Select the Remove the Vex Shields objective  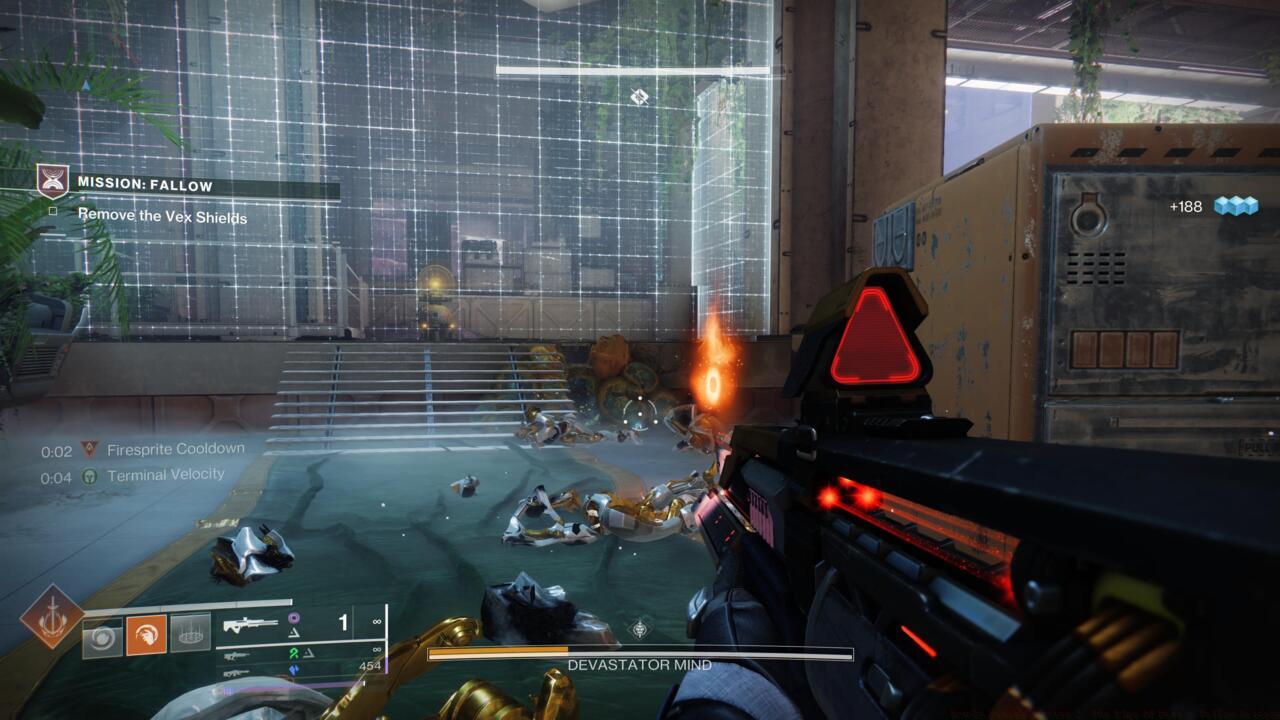(x=162, y=216)
